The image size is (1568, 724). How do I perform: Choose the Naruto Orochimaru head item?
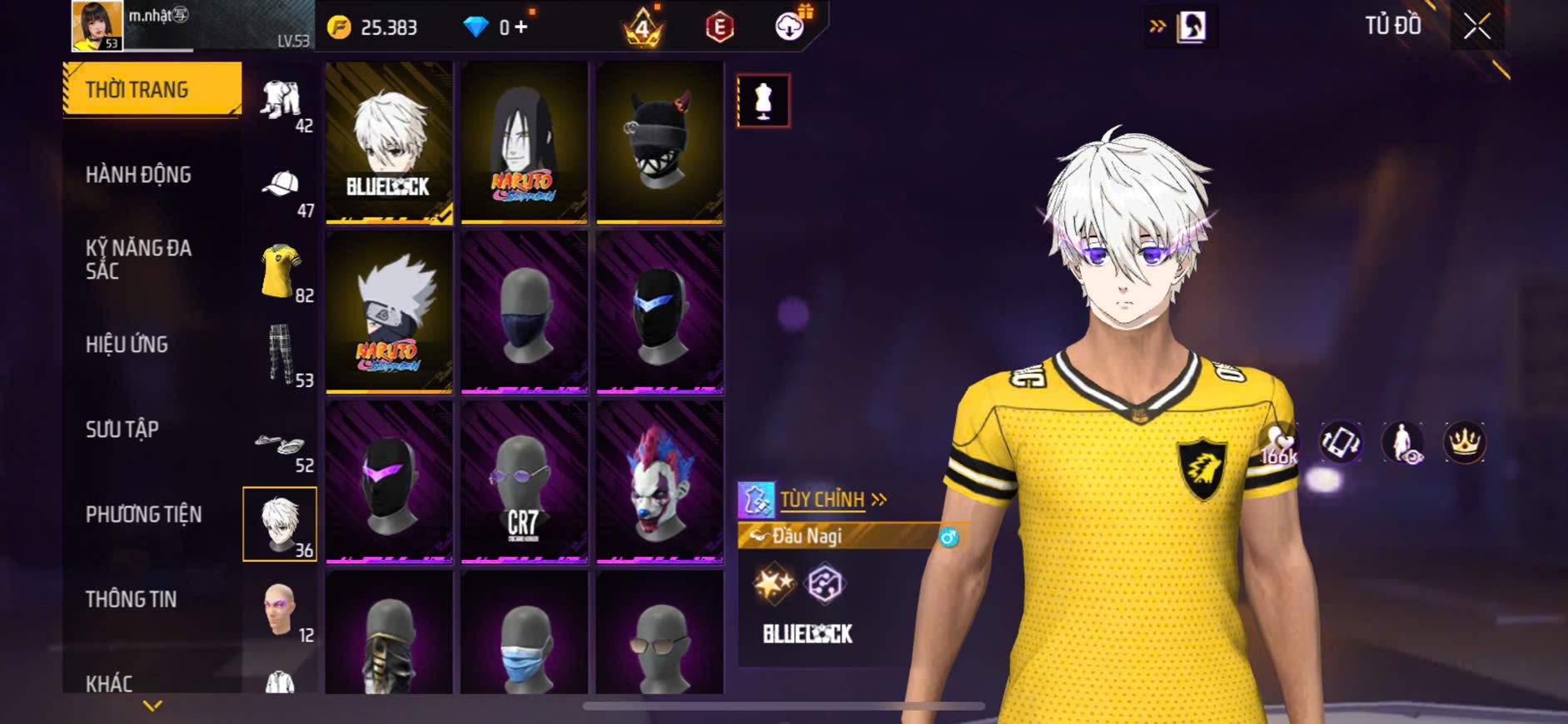coord(525,142)
